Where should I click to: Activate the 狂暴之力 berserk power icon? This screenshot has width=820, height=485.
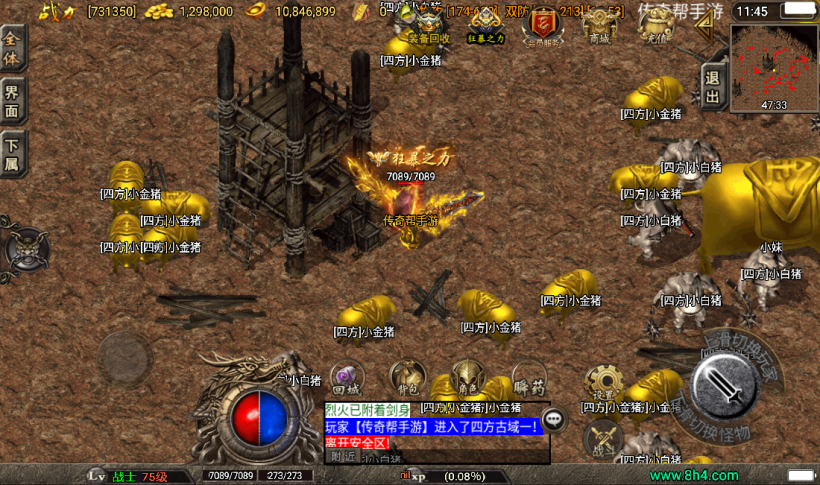487,26
